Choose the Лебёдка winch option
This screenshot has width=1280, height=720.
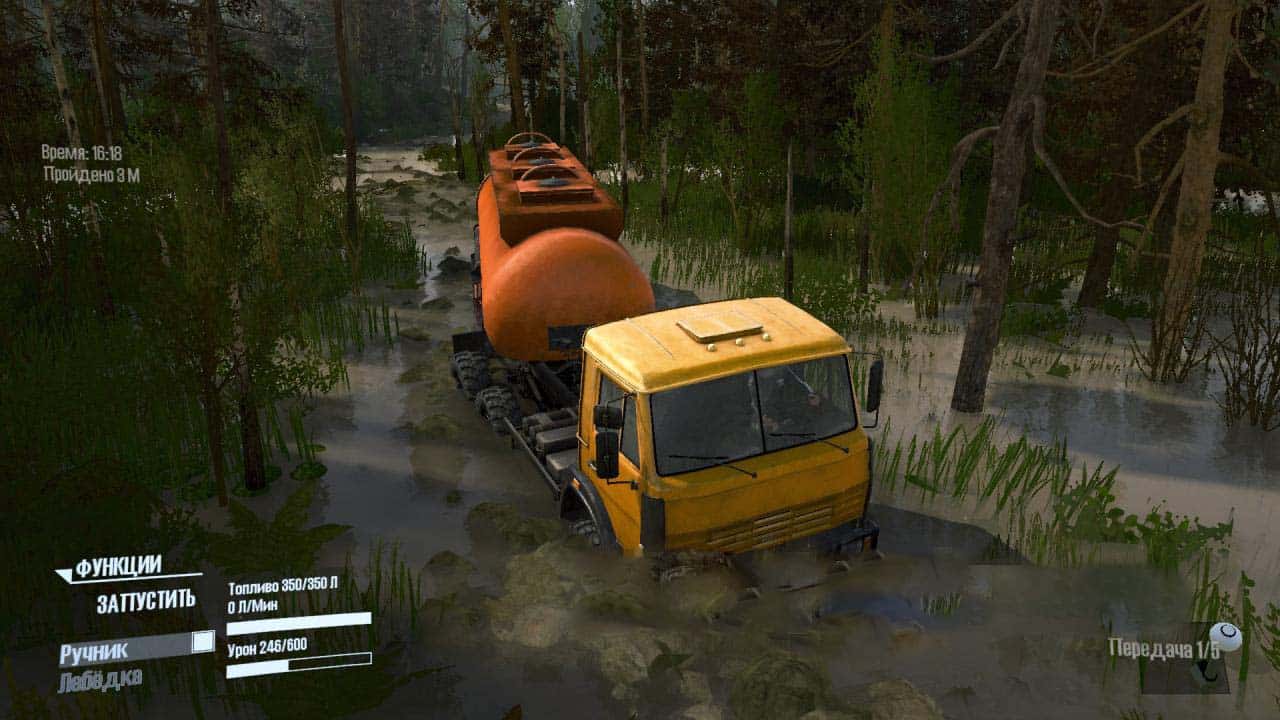pyautogui.click(x=100, y=681)
